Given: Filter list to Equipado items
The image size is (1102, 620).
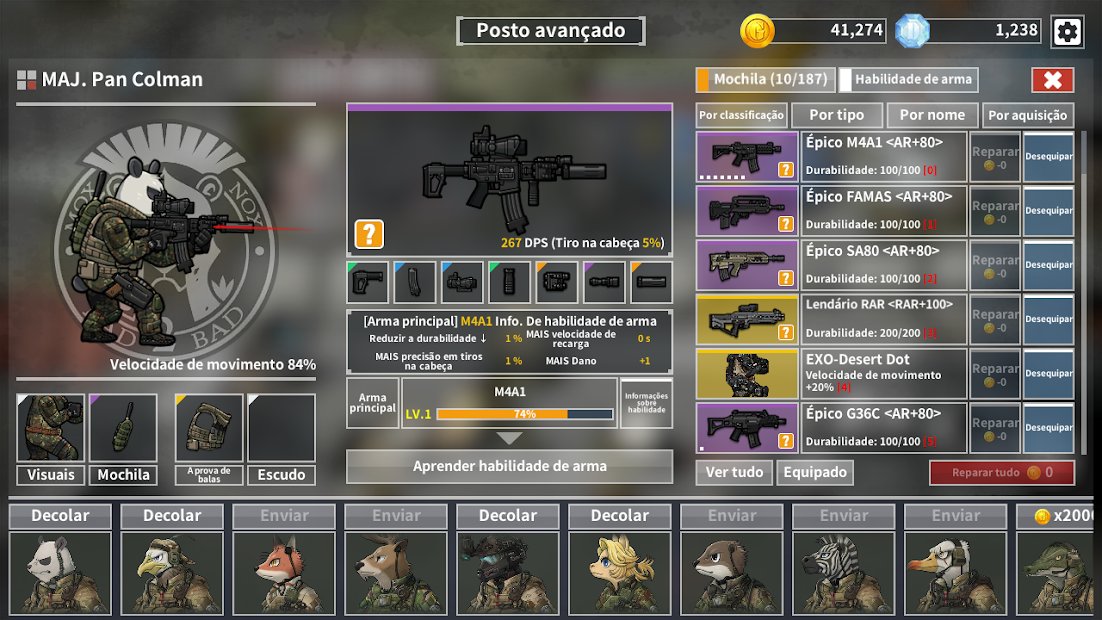Looking at the screenshot, I should click(x=815, y=472).
